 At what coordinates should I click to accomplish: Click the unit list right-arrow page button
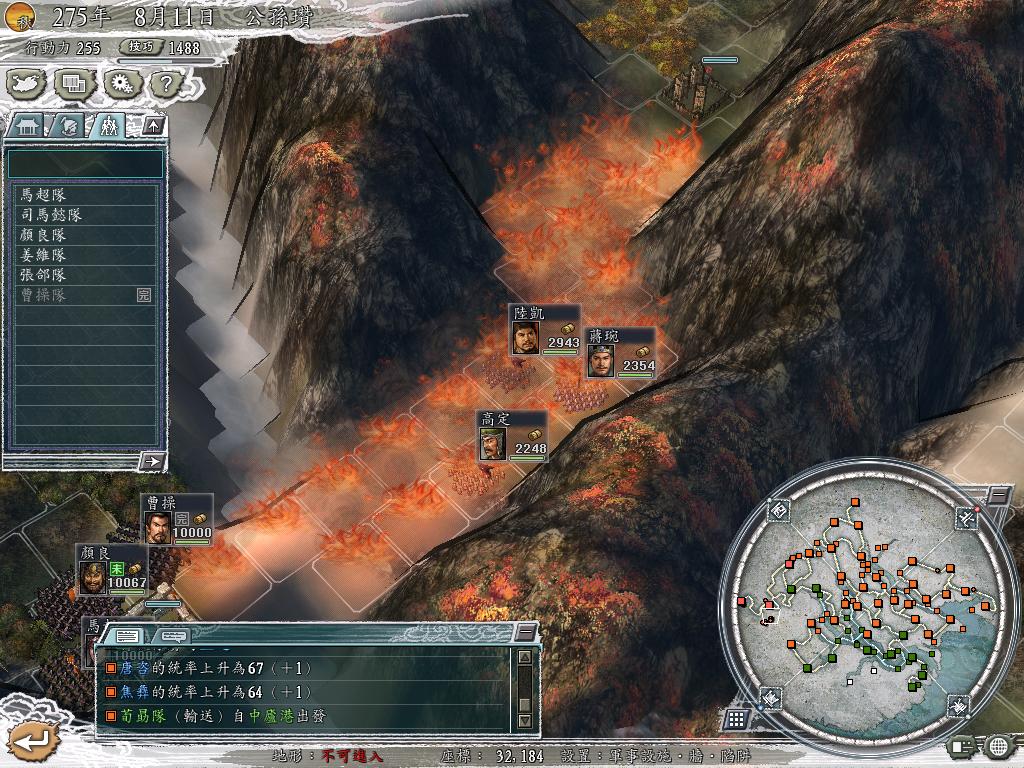pyautogui.click(x=152, y=461)
